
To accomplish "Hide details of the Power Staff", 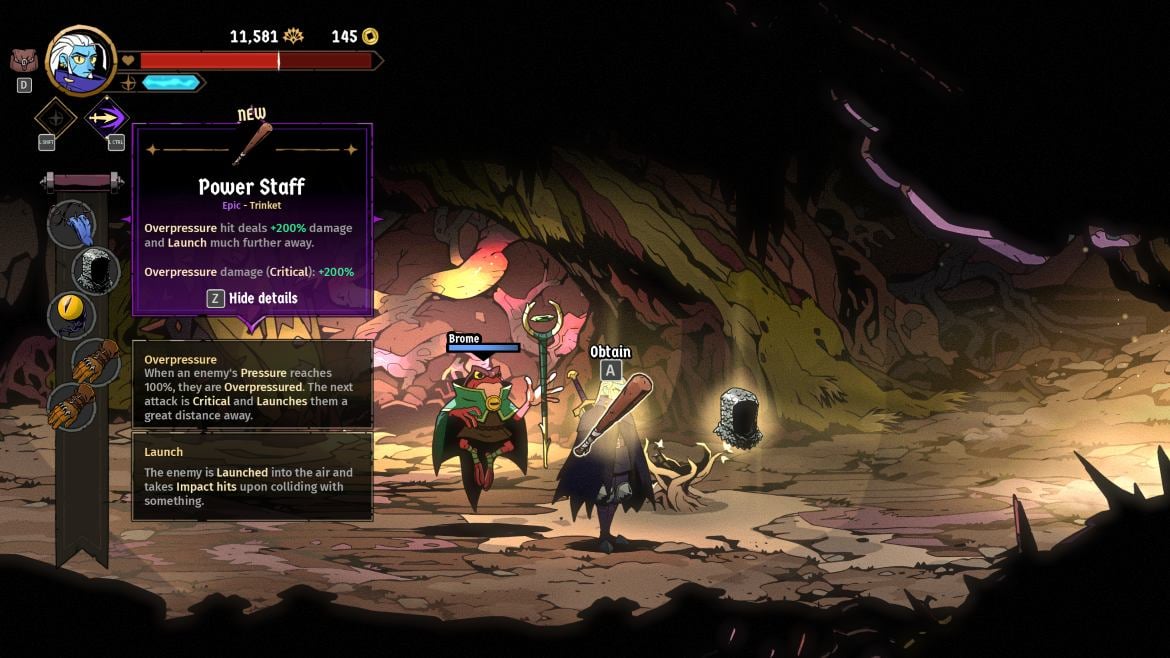I will point(252,298).
